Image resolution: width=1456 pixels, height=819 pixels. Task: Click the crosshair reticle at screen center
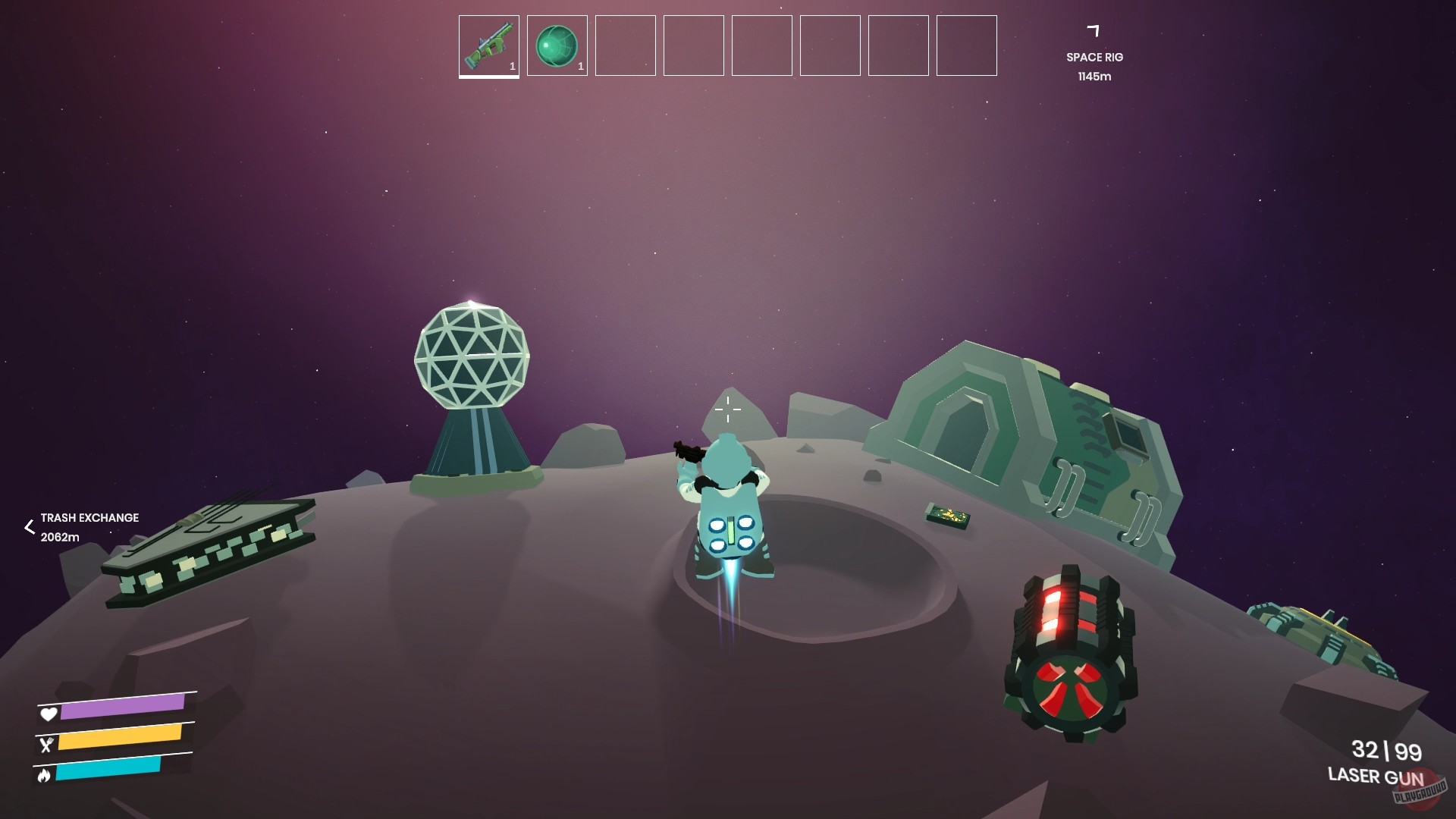[x=728, y=409]
